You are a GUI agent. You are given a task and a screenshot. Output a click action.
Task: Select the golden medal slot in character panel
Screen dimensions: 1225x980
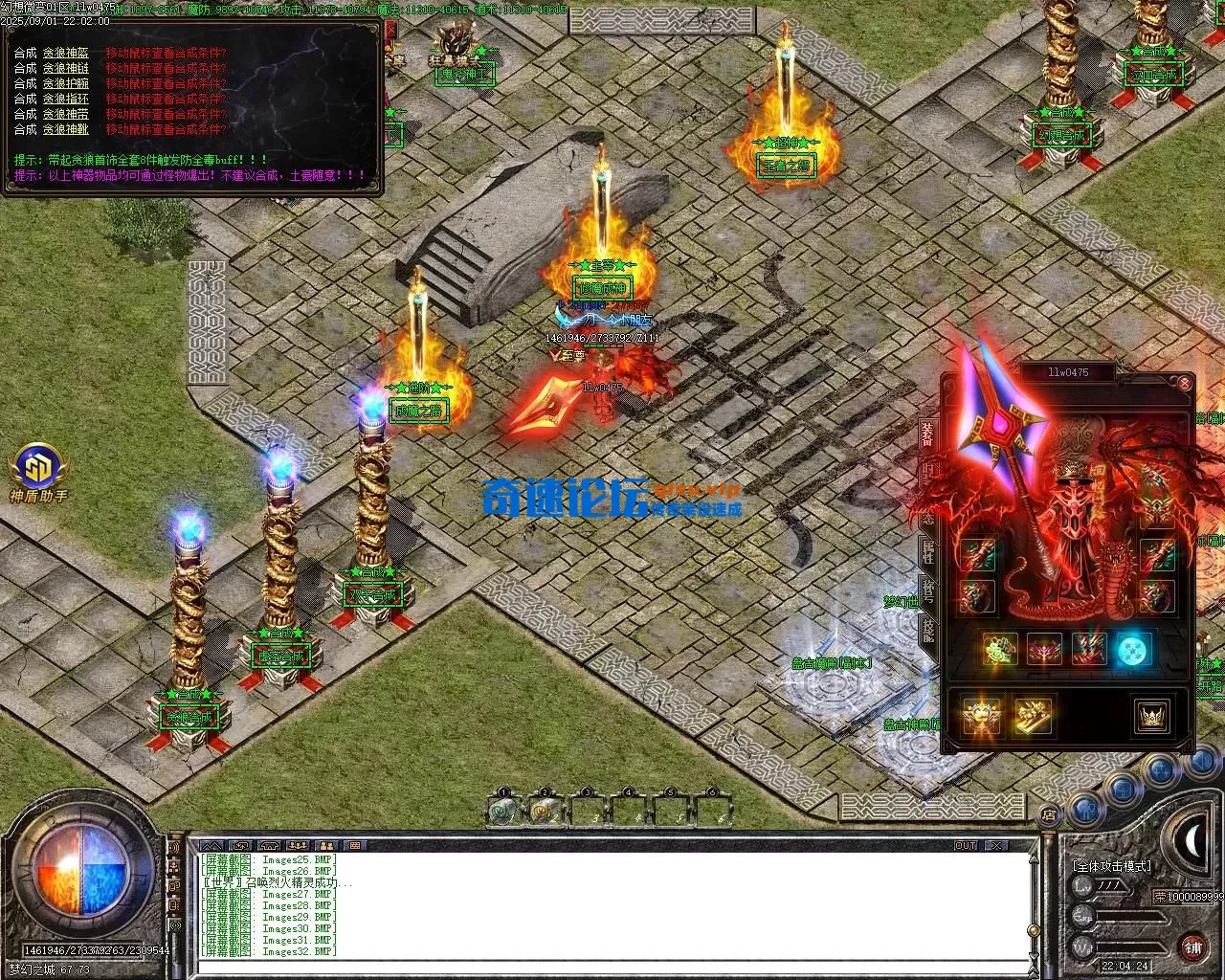980,715
